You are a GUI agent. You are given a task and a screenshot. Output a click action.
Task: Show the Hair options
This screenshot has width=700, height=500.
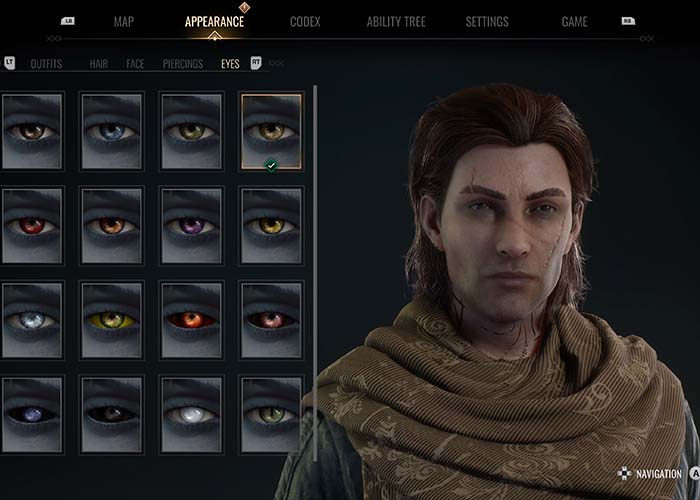pyautogui.click(x=99, y=64)
